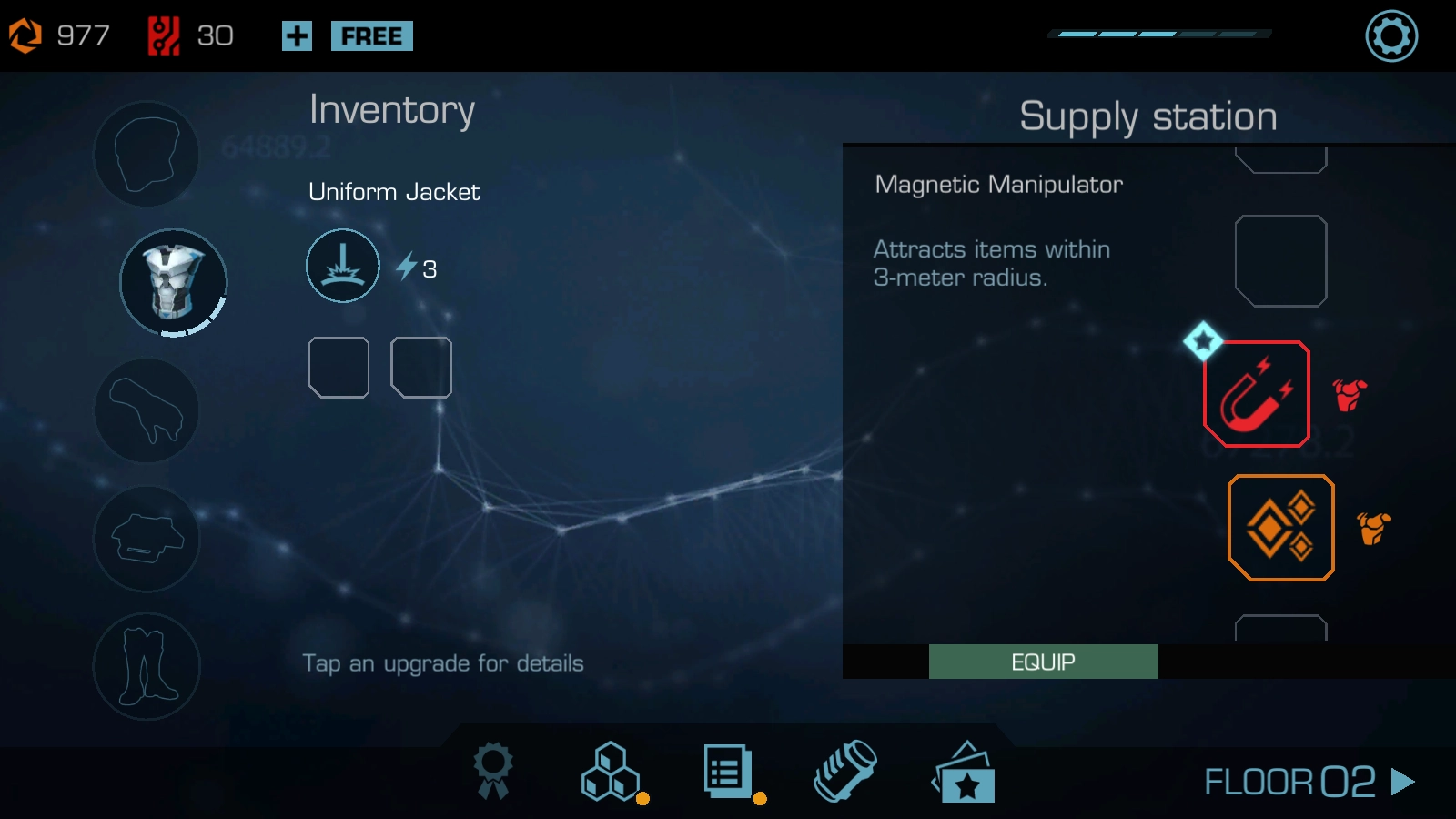Open the hexagon cubes tab
Viewport: 1456px width, 819px height.
tap(610, 772)
